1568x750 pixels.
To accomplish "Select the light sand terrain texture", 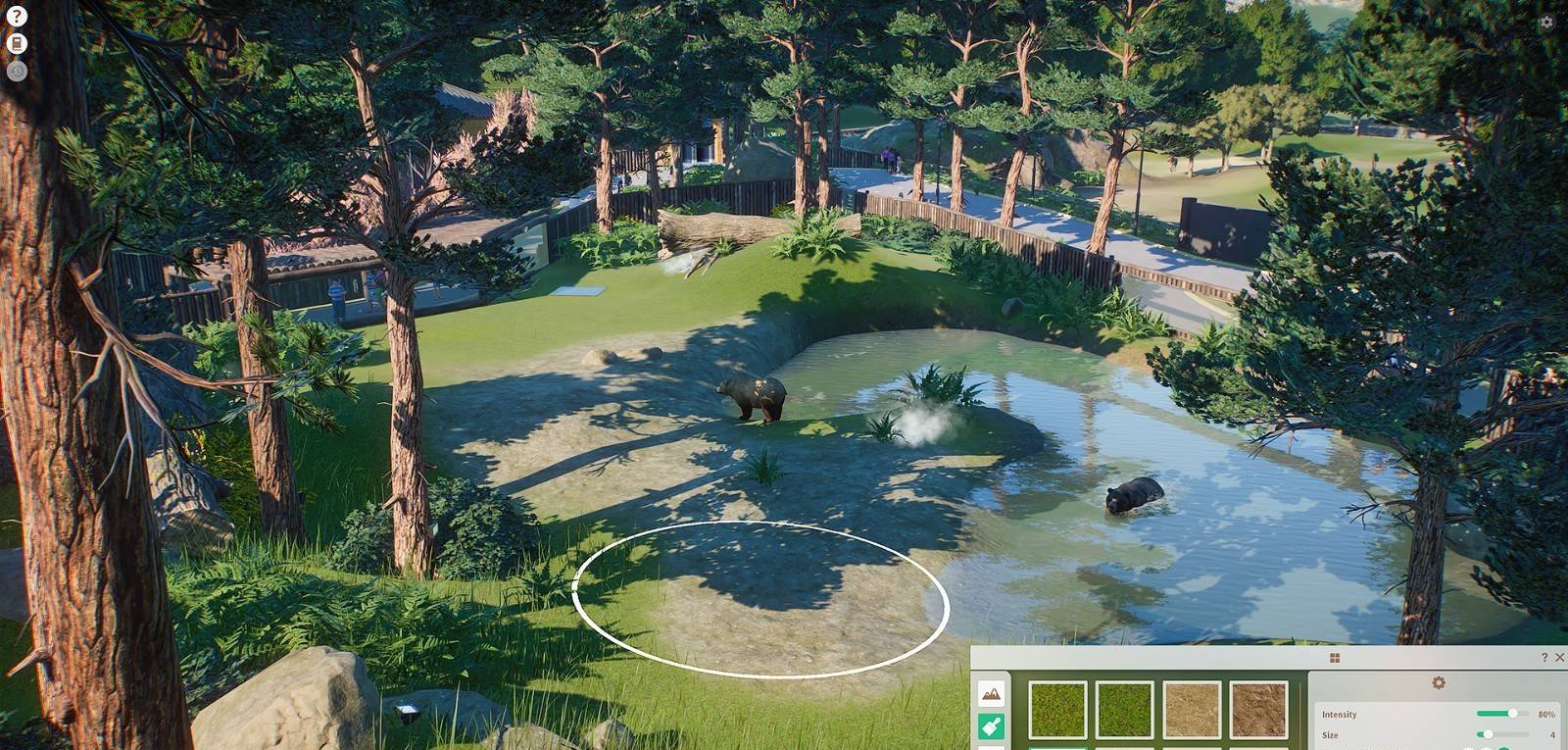I will [x=1191, y=710].
